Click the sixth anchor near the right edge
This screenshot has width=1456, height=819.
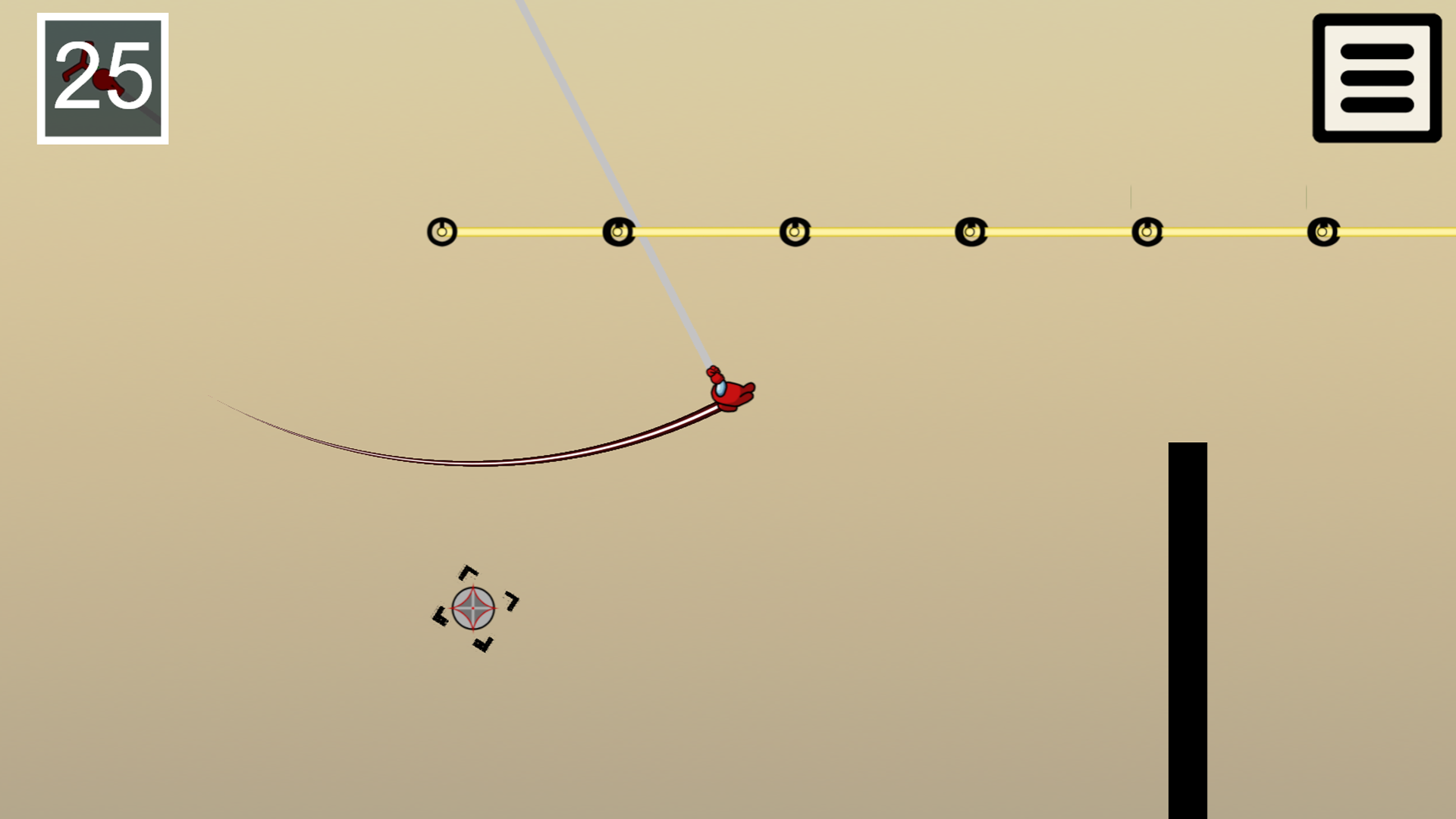(x=1324, y=230)
